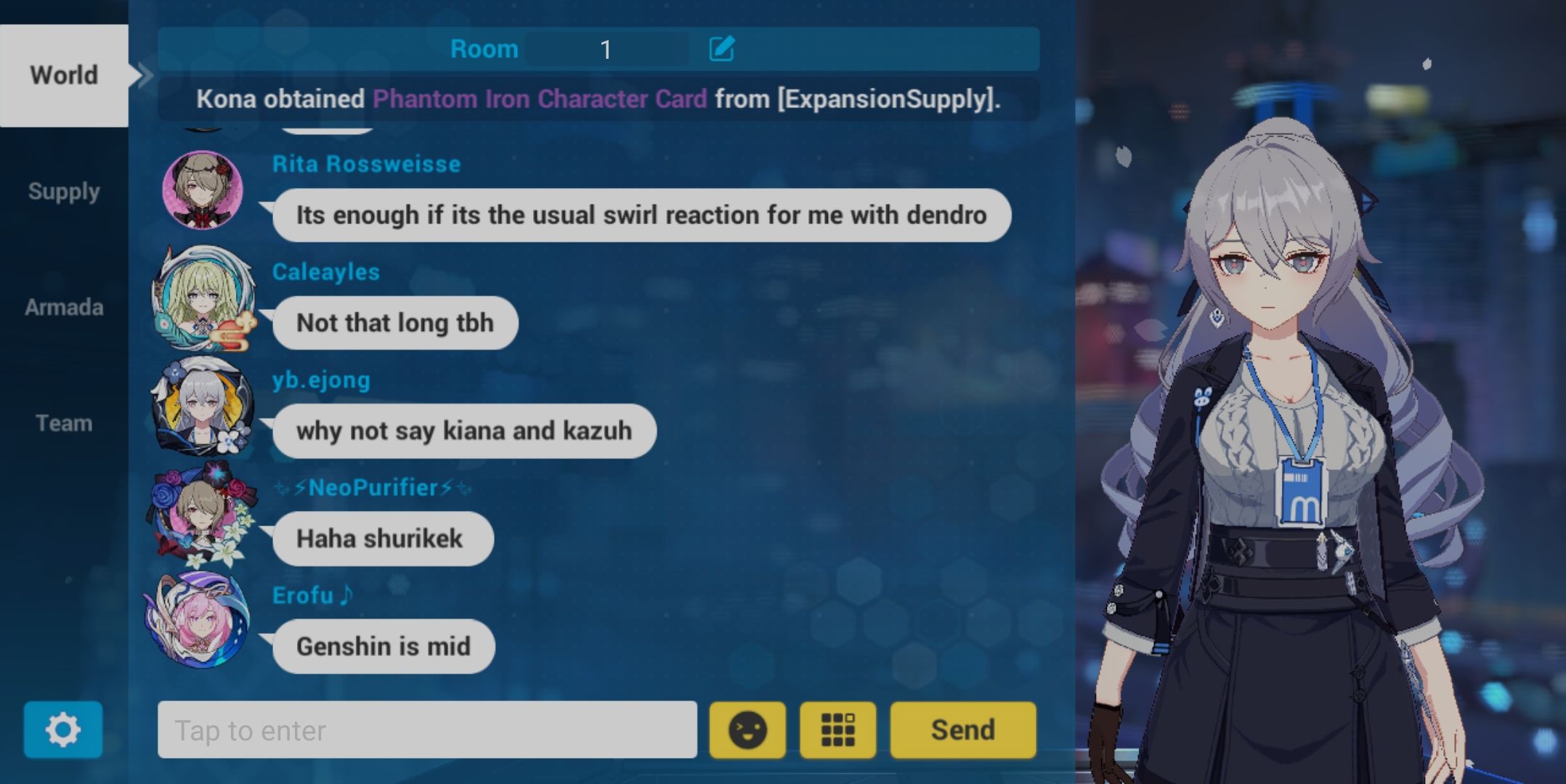Expand the World panel arrow indicator

click(144, 75)
